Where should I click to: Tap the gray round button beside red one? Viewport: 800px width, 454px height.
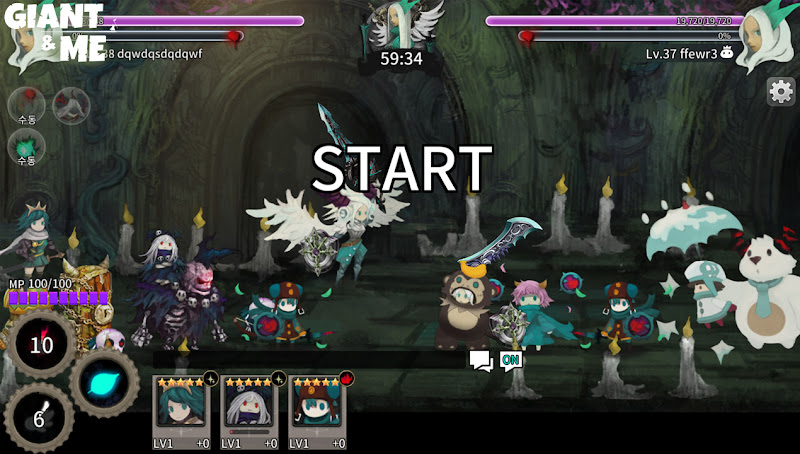click(x=70, y=104)
